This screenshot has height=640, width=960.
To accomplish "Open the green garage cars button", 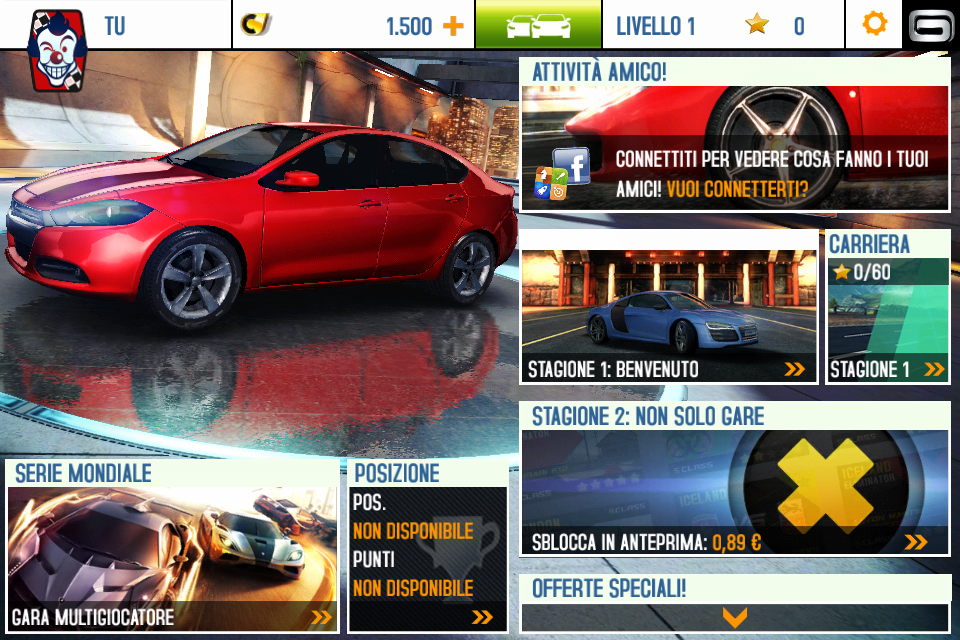I will click(538, 25).
